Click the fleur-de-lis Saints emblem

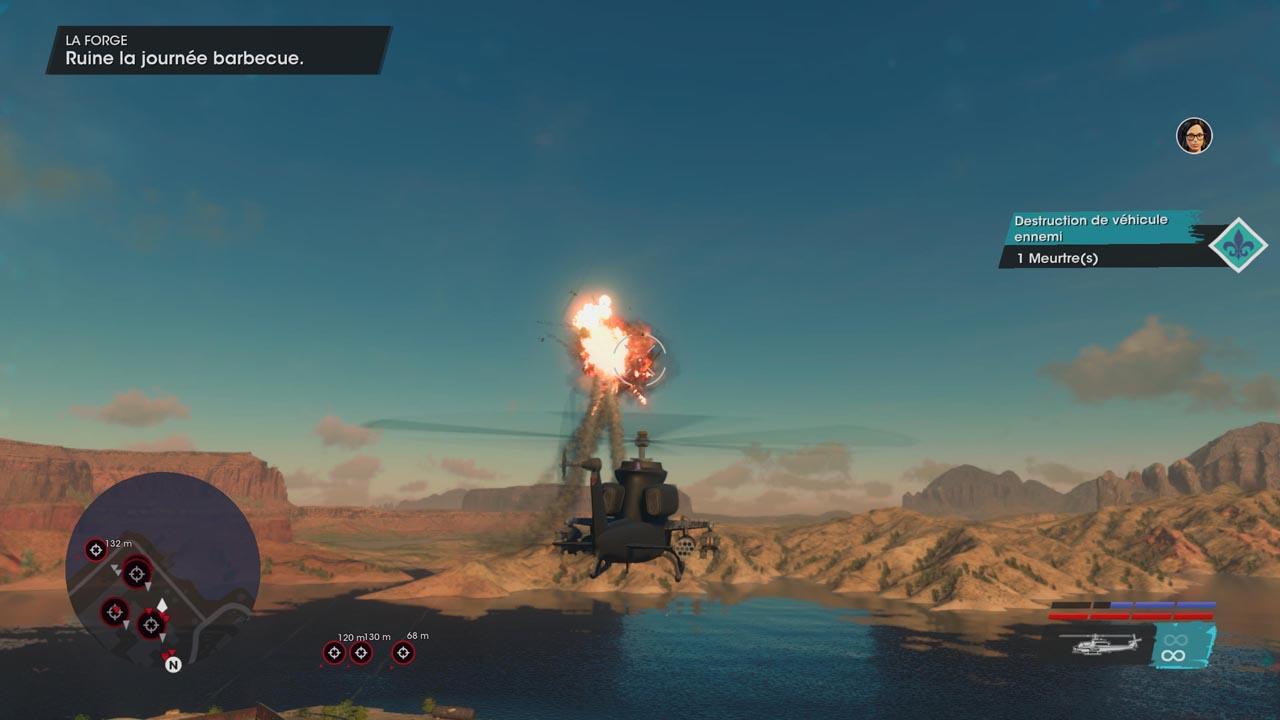[1238, 245]
